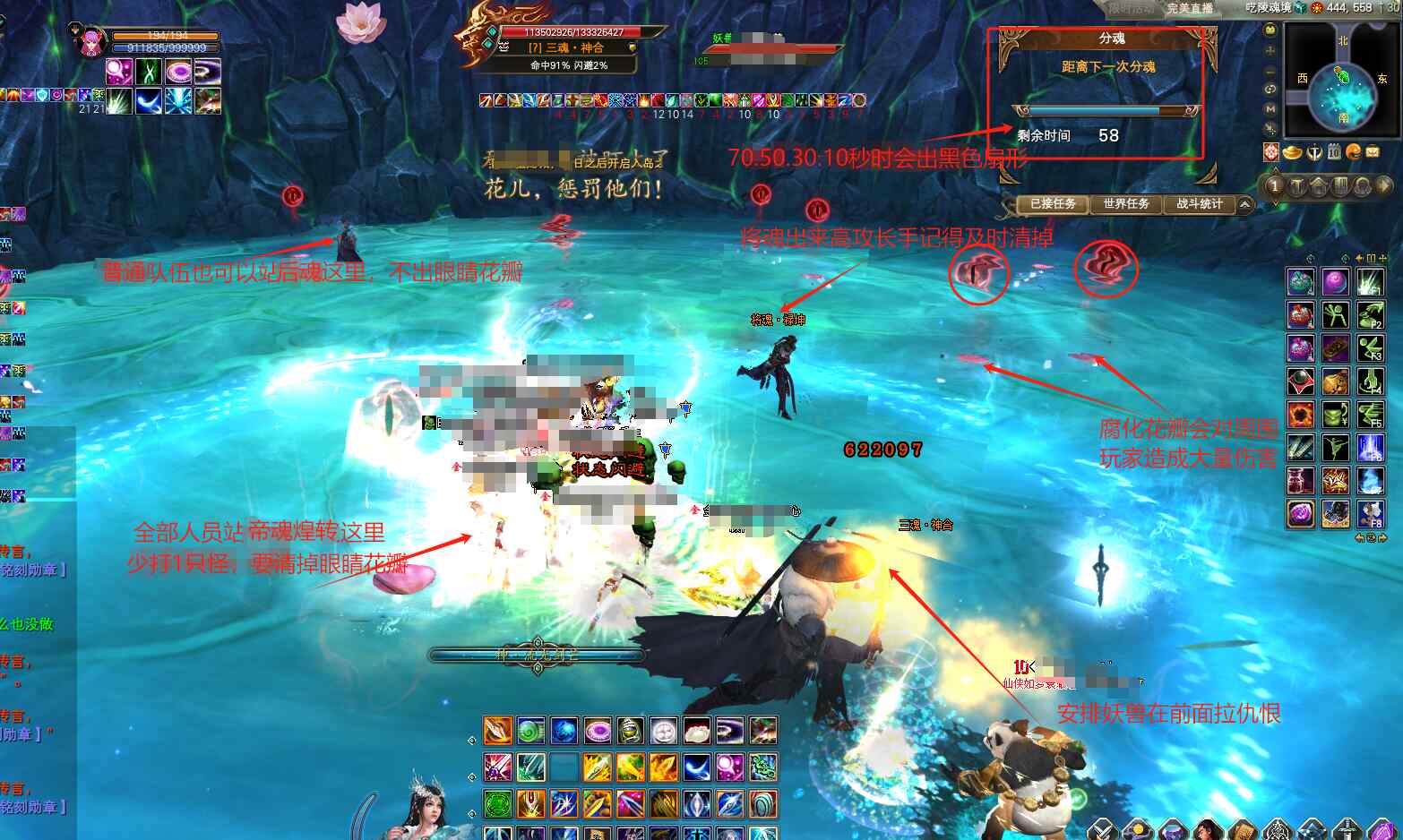The image size is (1403, 840).
Task: Open the 世界任务 world quest tab
Action: (x=1125, y=204)
